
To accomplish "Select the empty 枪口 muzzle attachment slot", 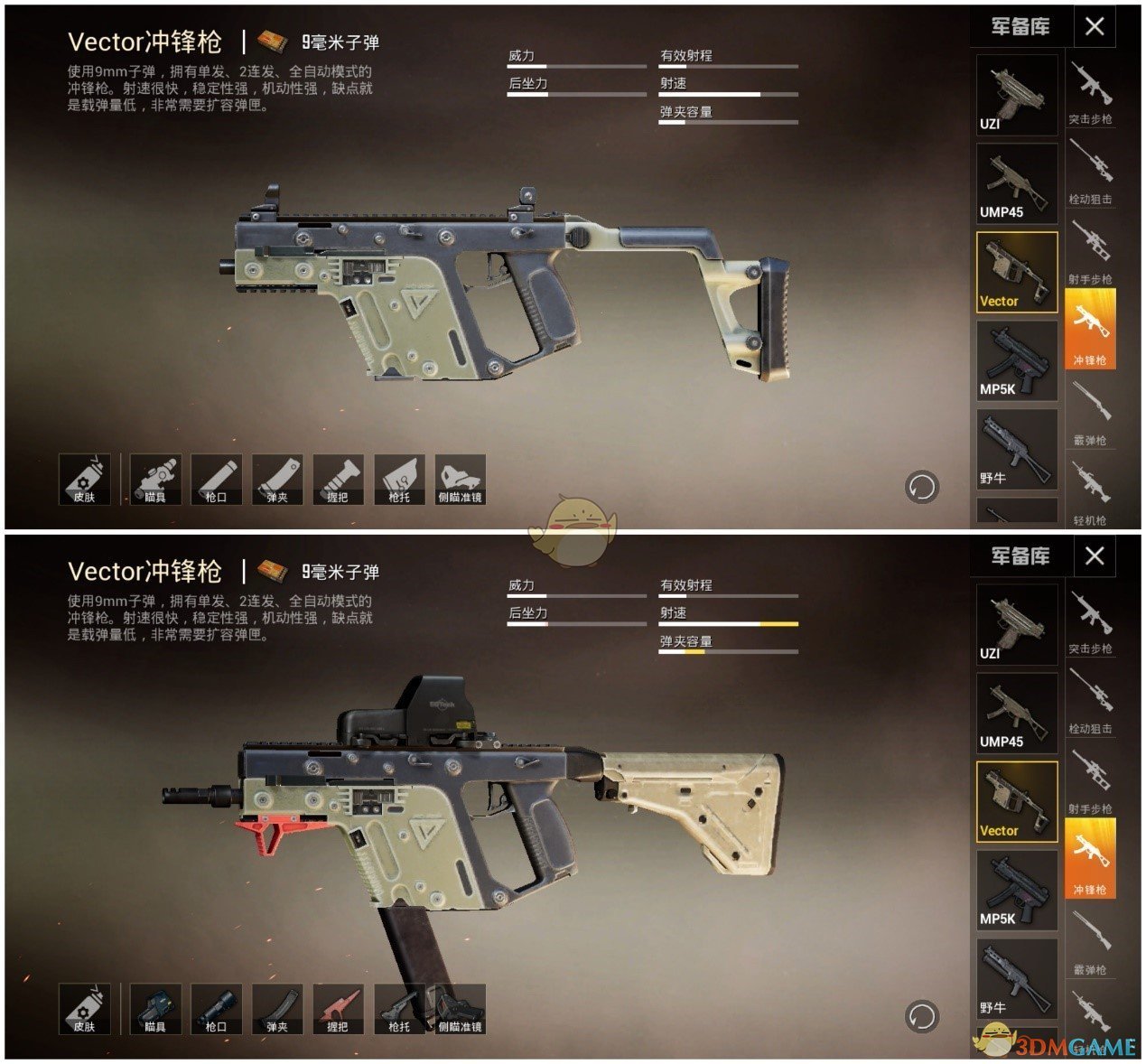I will [x=216, y=479].
